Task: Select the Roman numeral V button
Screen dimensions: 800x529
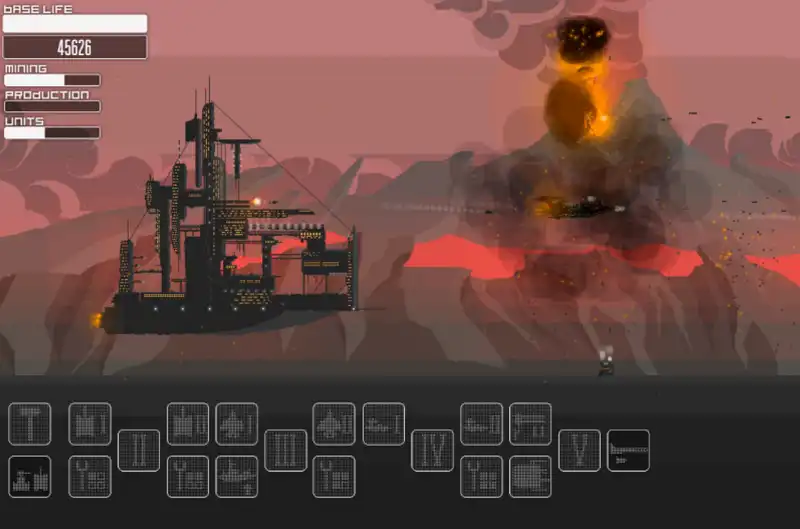Action: click(579, 450)
